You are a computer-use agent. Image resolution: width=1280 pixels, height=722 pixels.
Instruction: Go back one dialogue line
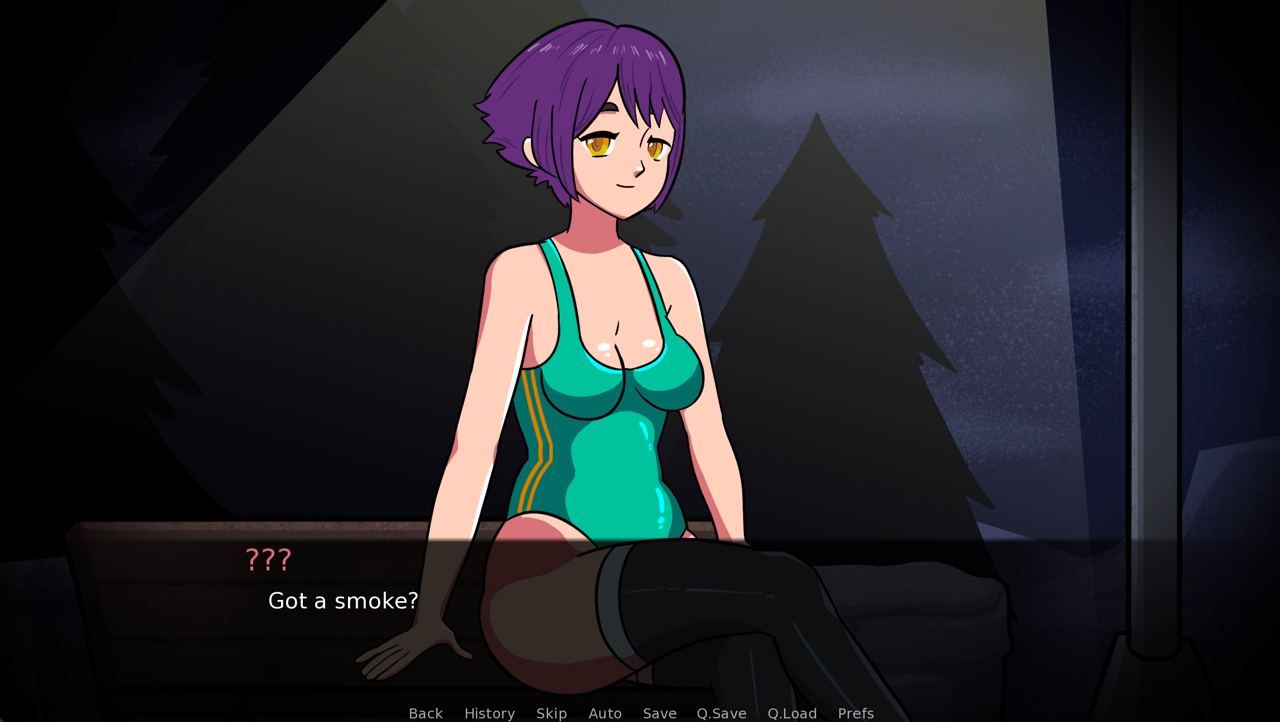pos(425,713)
